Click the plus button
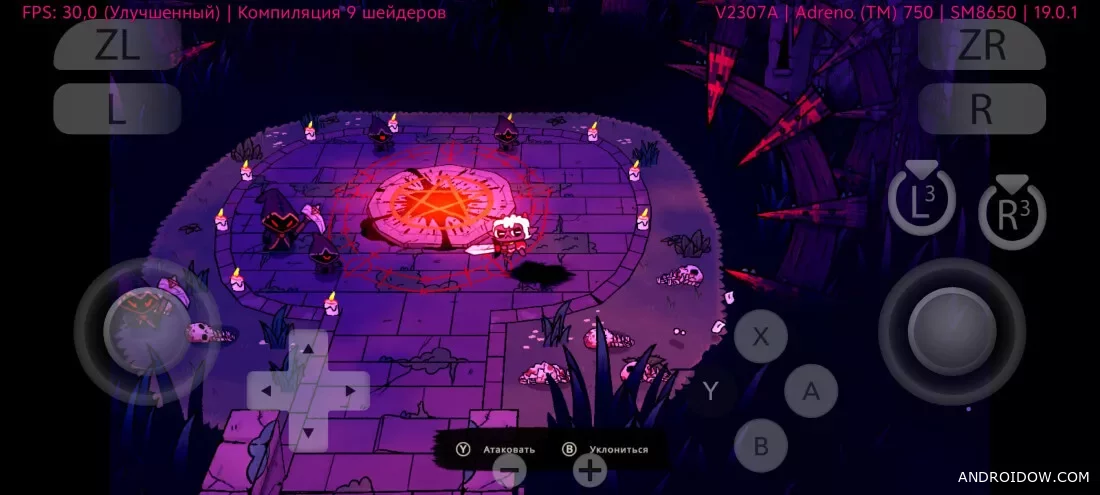This screenshot has width=1100, height=495. pyautogui.click(x=590, y=468)
